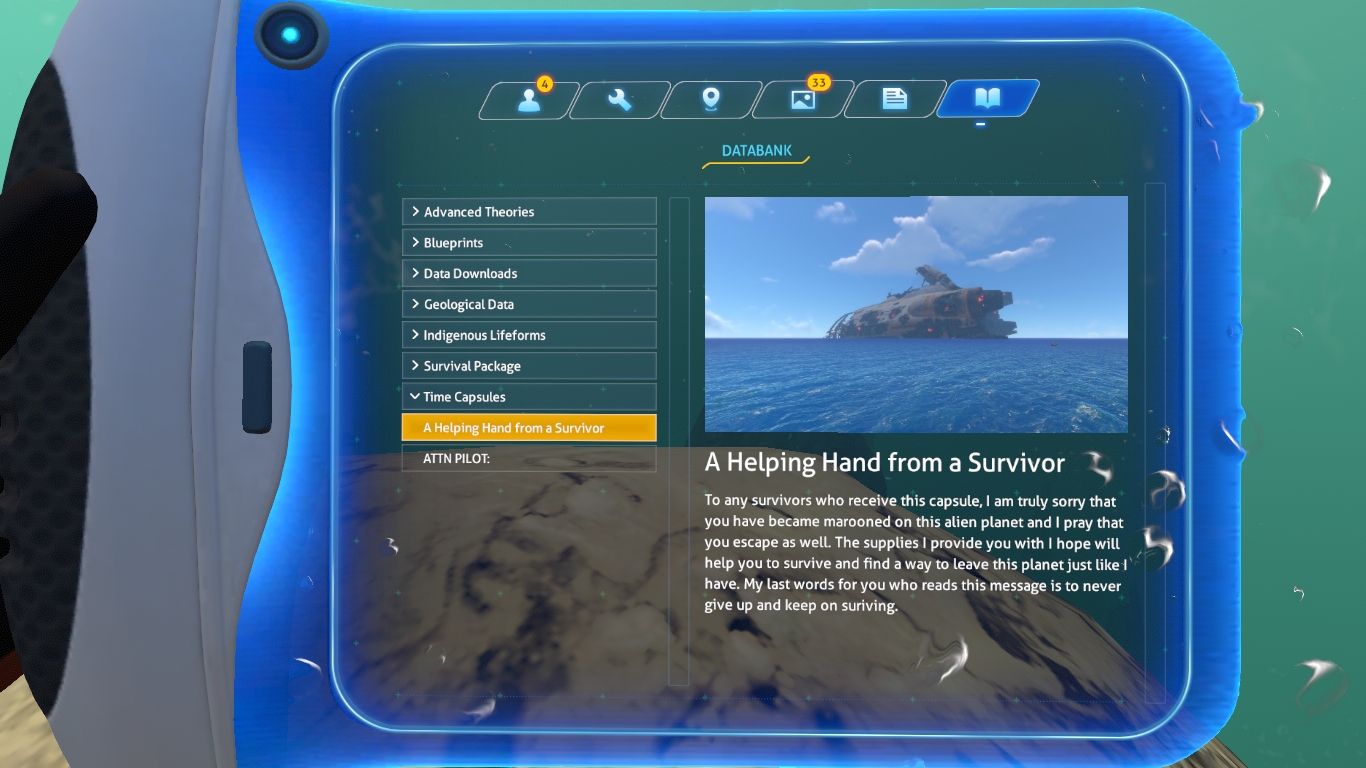Collapse the Time Capsules category
1366x768 pixels.
click(x=529, y=396)
